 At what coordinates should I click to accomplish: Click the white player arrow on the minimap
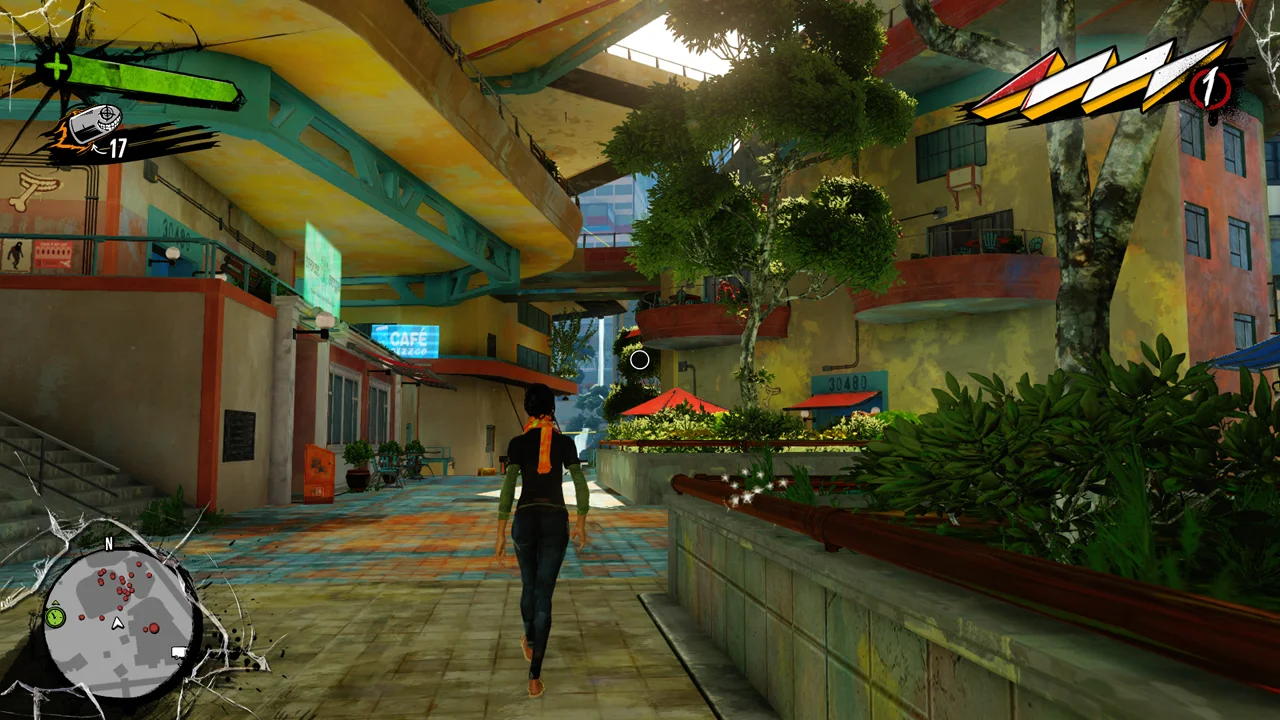pos(117,622)
